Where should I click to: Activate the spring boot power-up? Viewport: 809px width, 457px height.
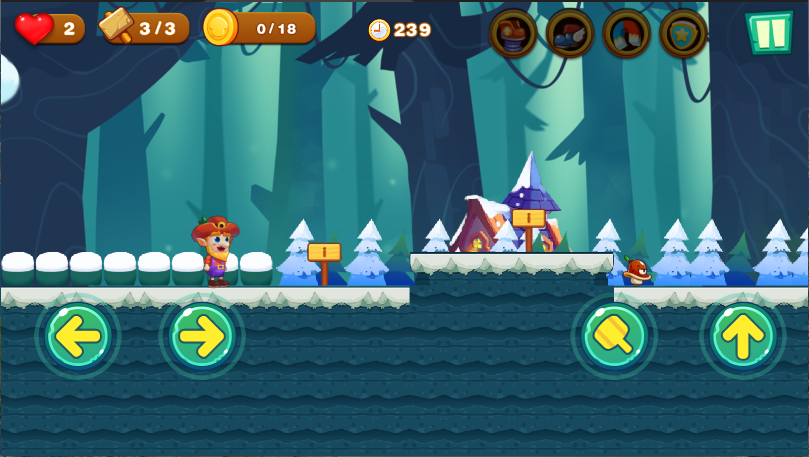click(x=513, y=33)
